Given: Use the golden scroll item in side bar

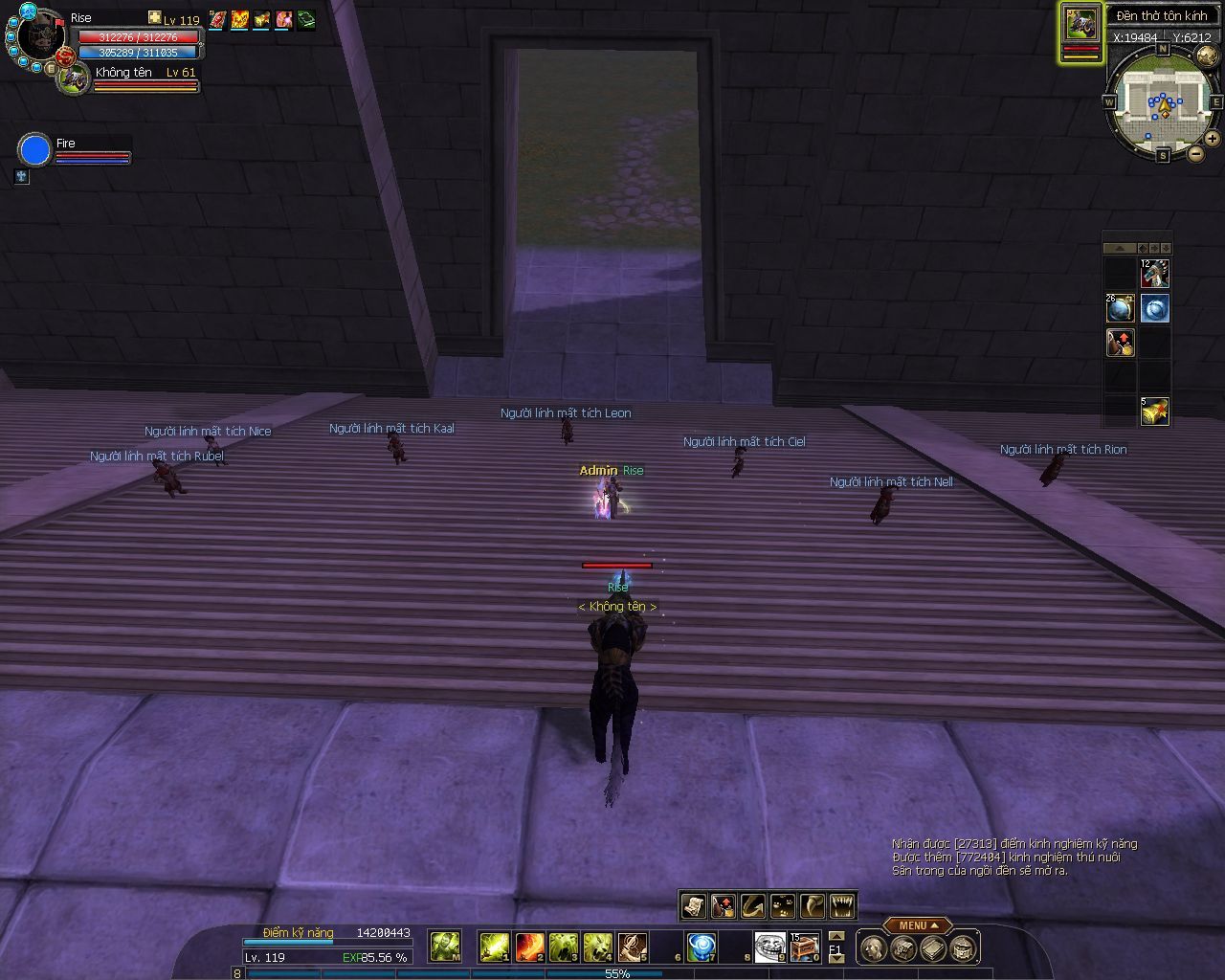Looking at the screenshot, I should pyautogui.click(x=1155, y=411).
